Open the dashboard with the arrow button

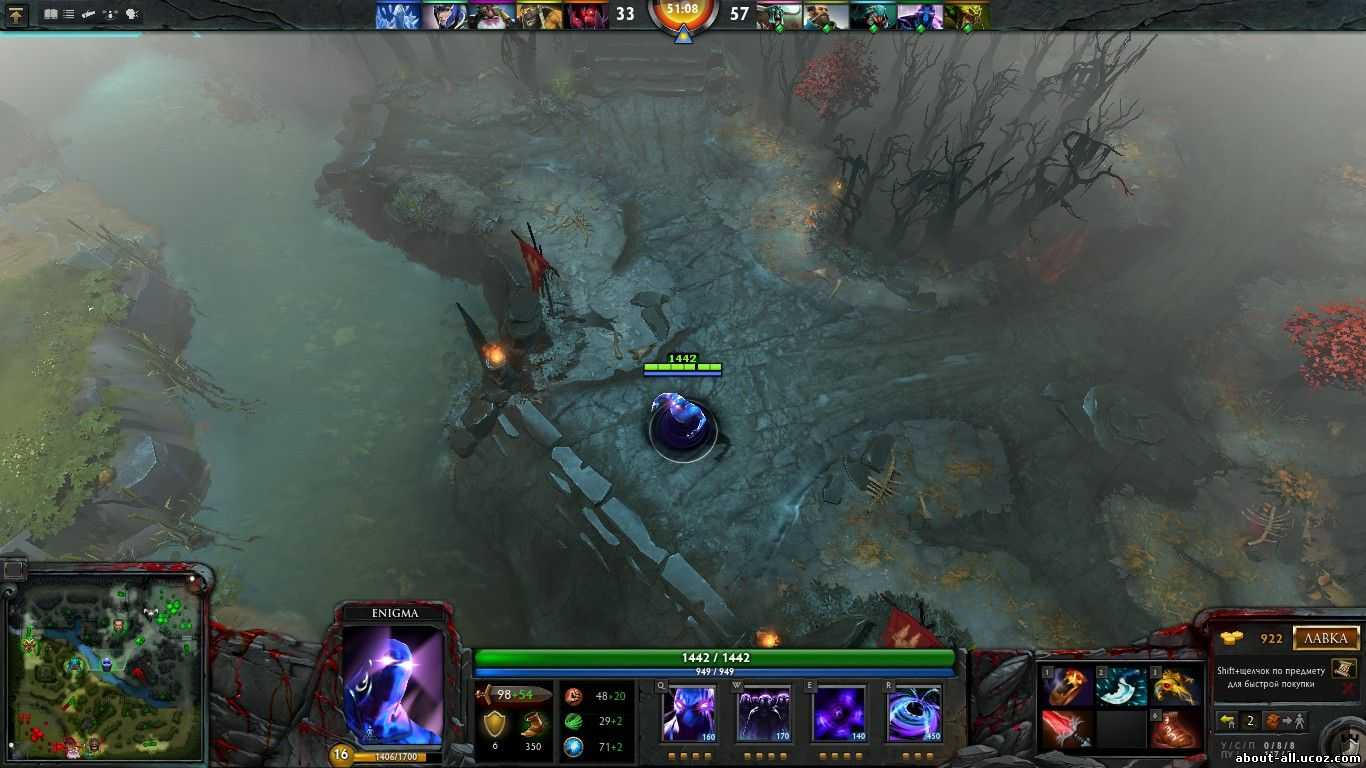point(16,15)
